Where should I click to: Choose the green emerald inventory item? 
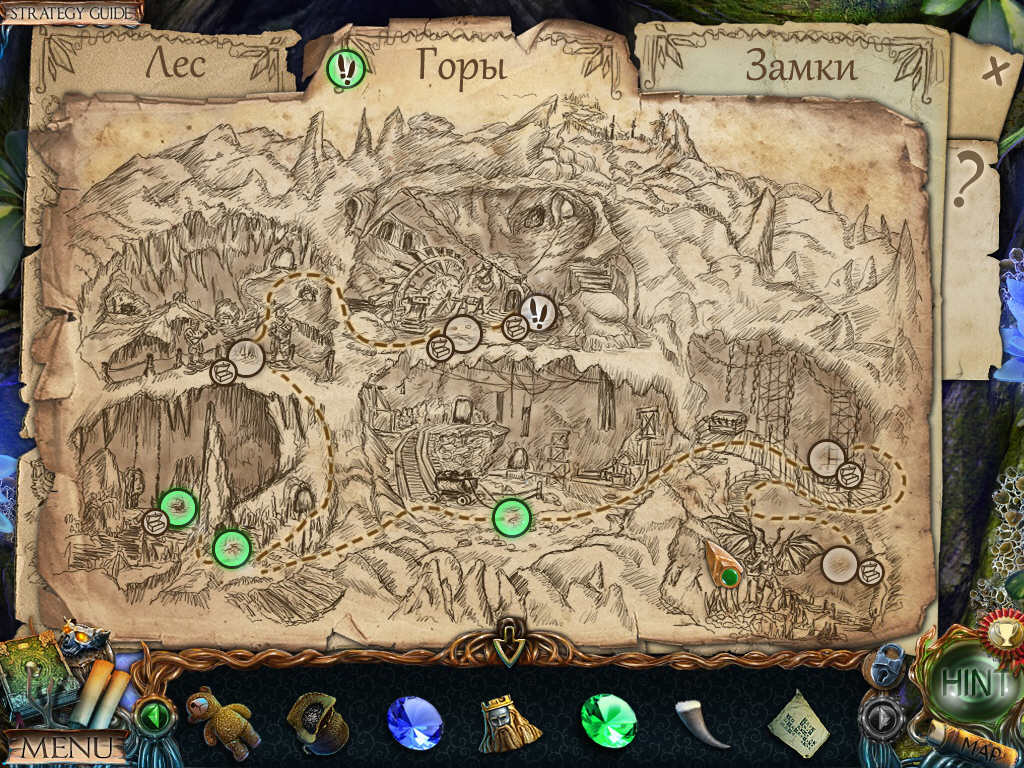click(608, 720)
